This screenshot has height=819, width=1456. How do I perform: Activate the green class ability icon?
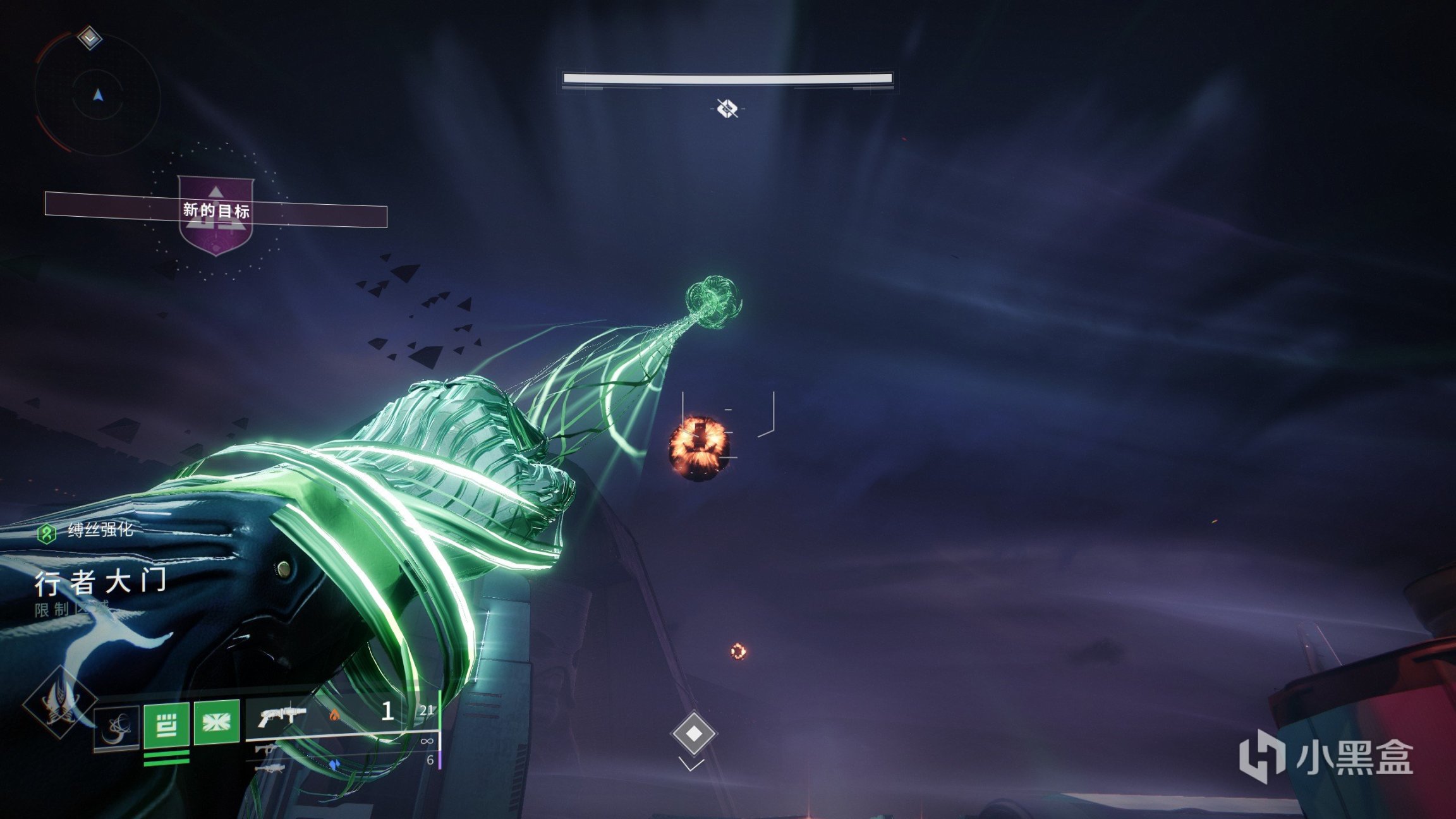(x=216, y=722)
